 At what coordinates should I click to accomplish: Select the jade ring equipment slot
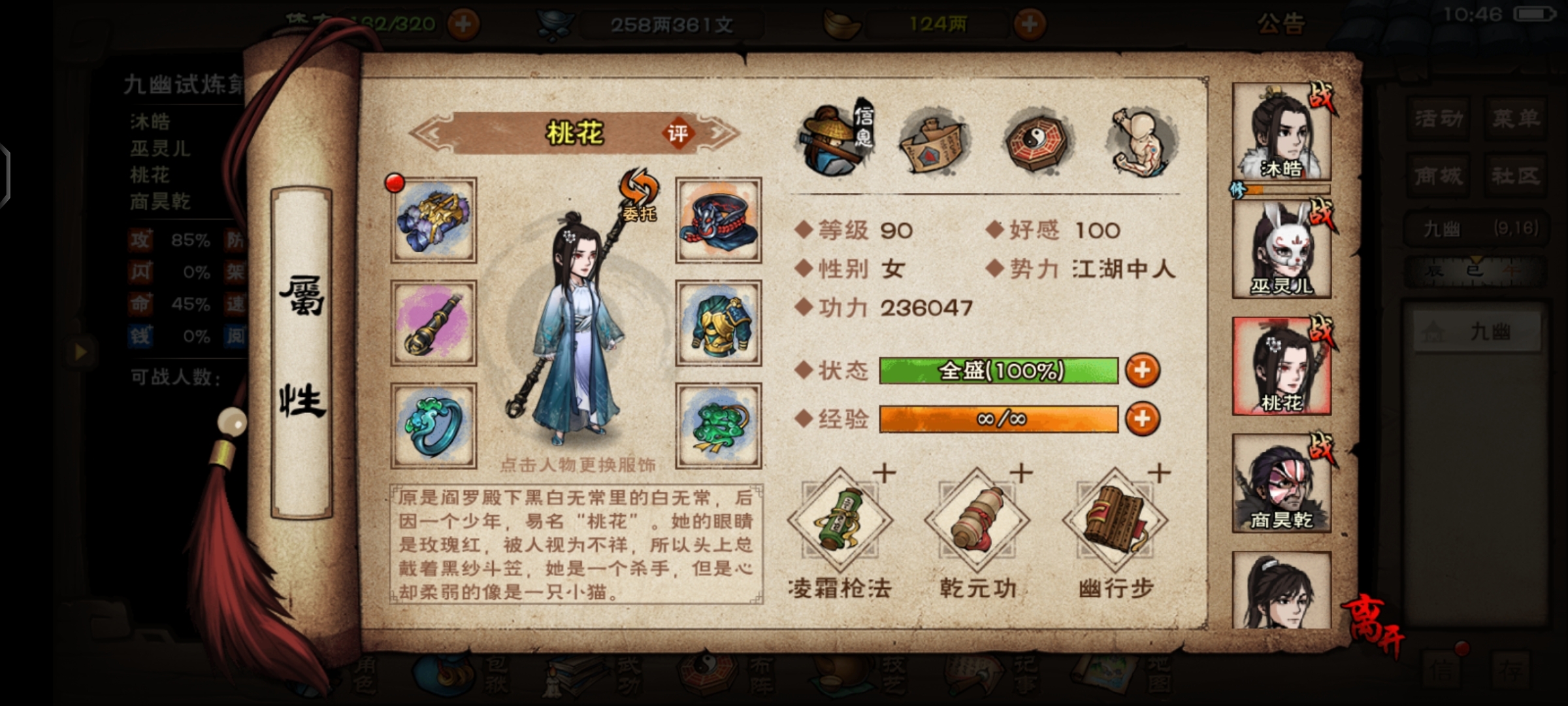tap(434, 426)
